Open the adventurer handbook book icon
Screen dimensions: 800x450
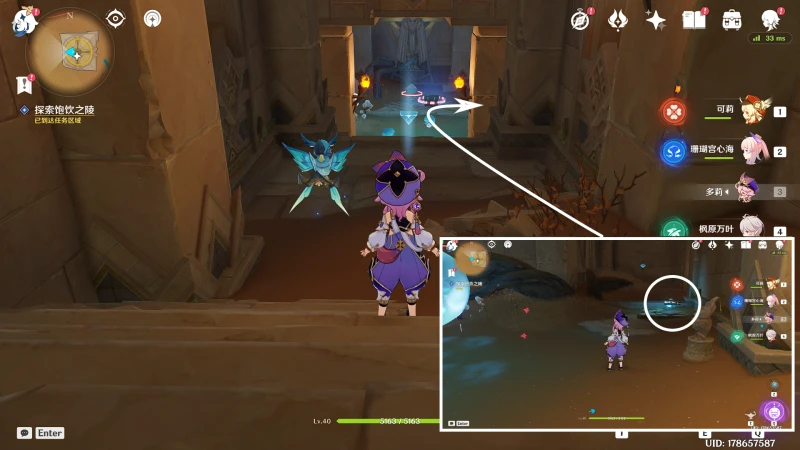click(694, 20)
